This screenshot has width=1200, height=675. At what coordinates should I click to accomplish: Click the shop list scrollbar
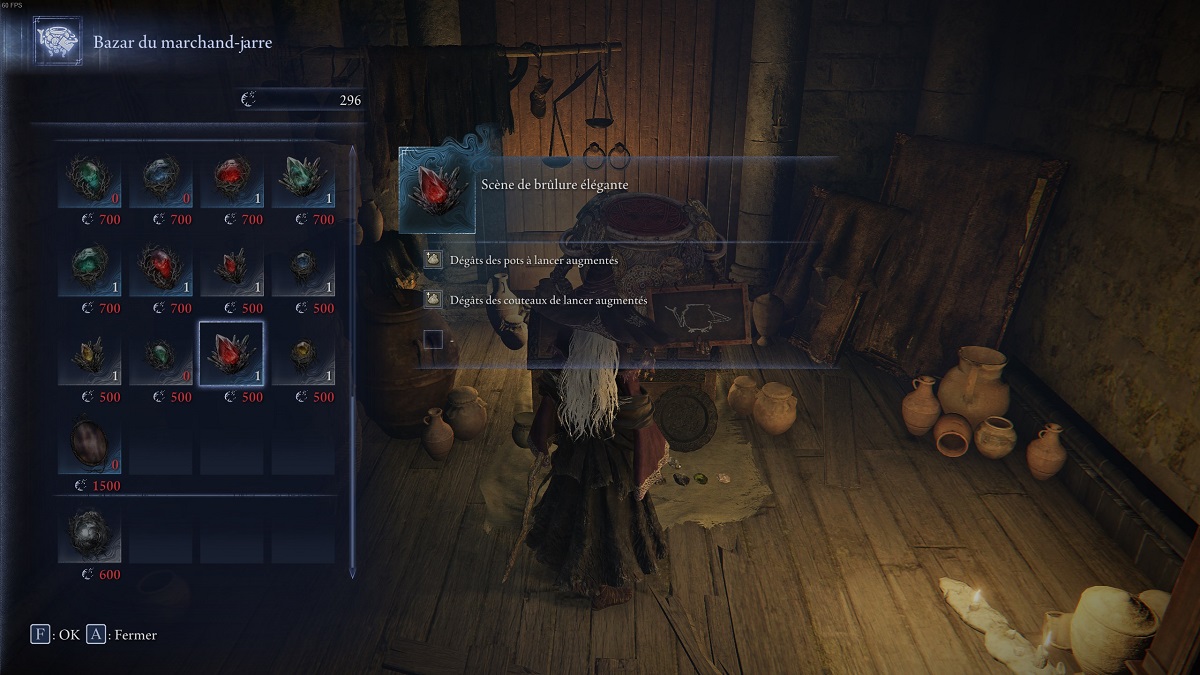point(352,360)
